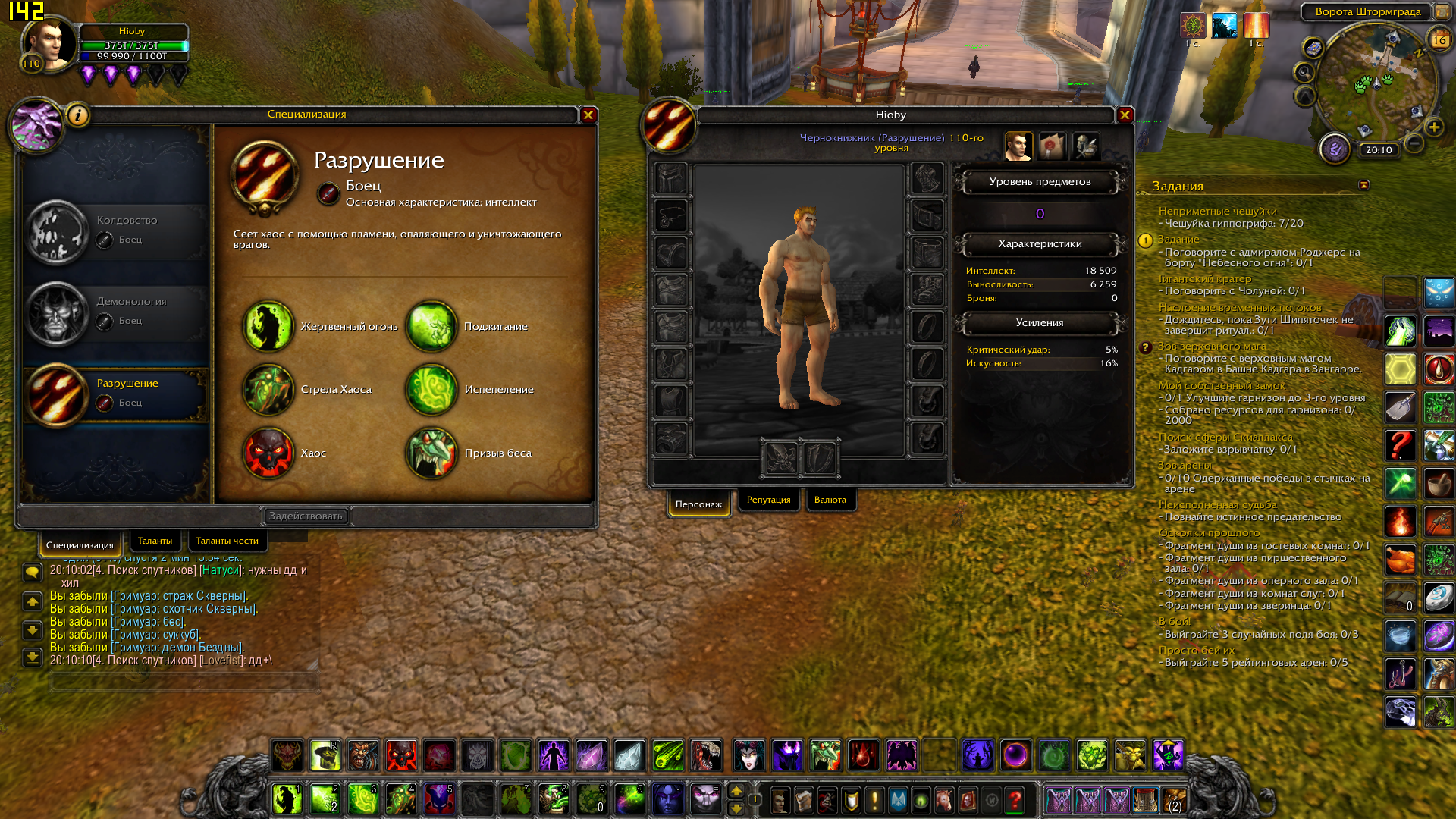Screen dimensions: 1456x819
Task: Open the Таланты чести tab
Action: click(x=227, y=541)
